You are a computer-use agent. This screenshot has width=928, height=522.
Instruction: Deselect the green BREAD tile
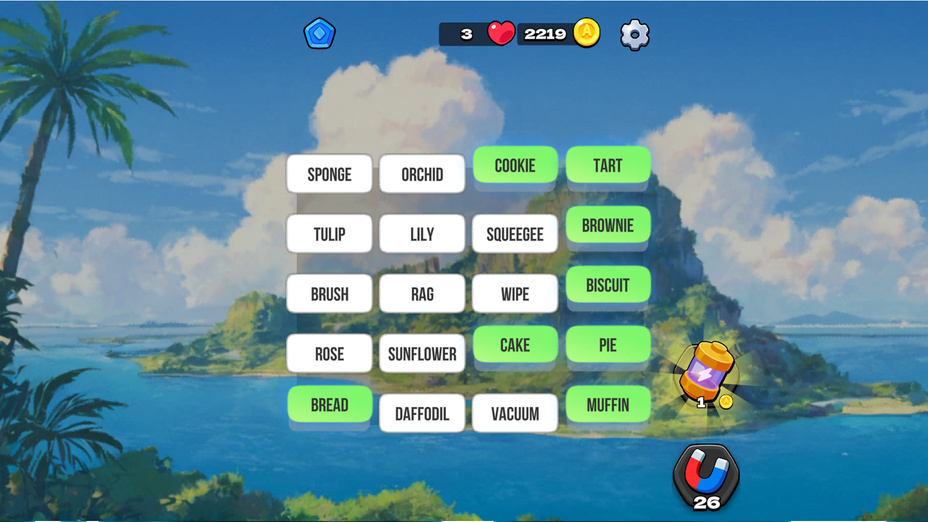[x=329, y=405]
